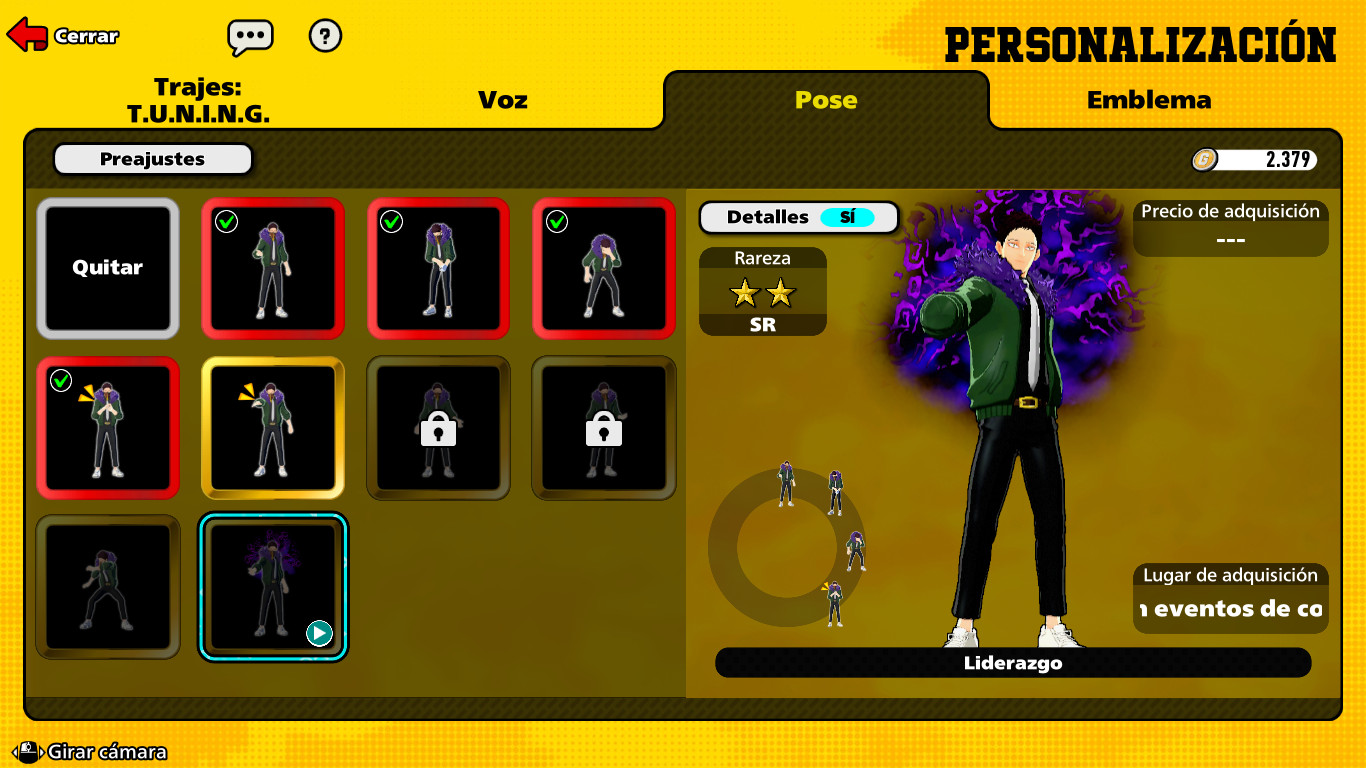Screen dimensions: 1366x768
Task: Open the chat messages icon
Action: tap(249, 36)
